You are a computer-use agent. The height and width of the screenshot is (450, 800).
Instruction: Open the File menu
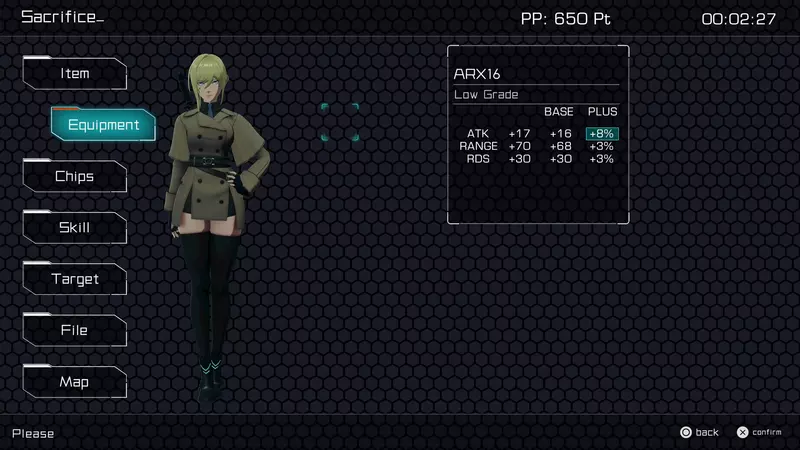coord(75,331)
